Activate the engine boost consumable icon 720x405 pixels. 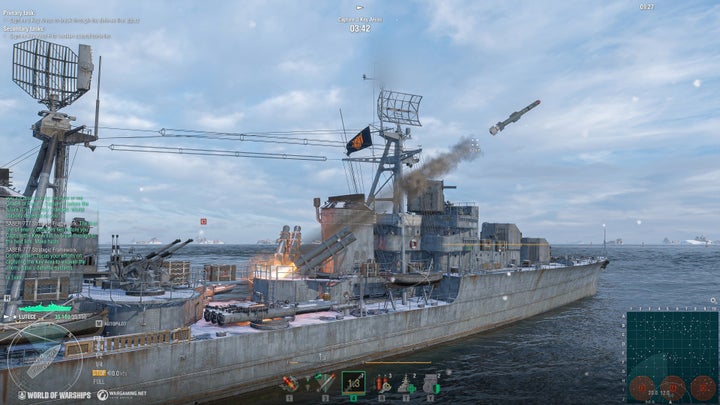[x=430, y=383]
